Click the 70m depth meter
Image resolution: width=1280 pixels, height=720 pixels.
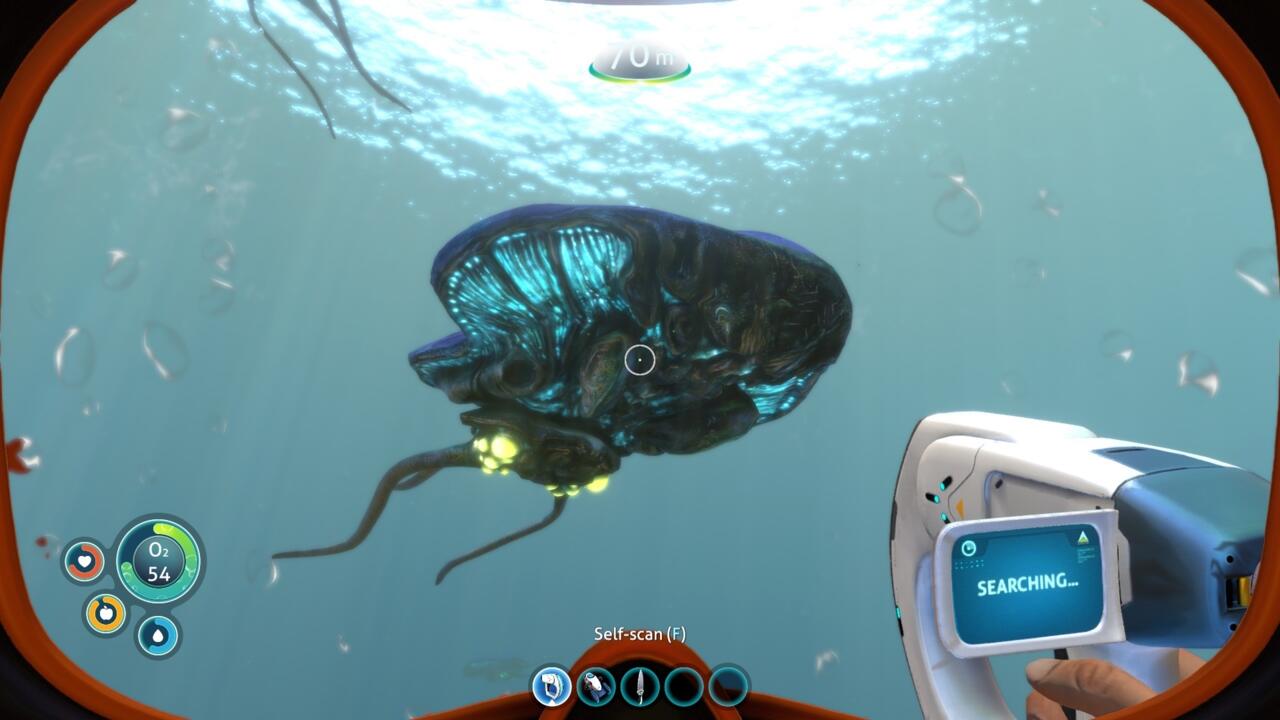click(x=640, y=57)
